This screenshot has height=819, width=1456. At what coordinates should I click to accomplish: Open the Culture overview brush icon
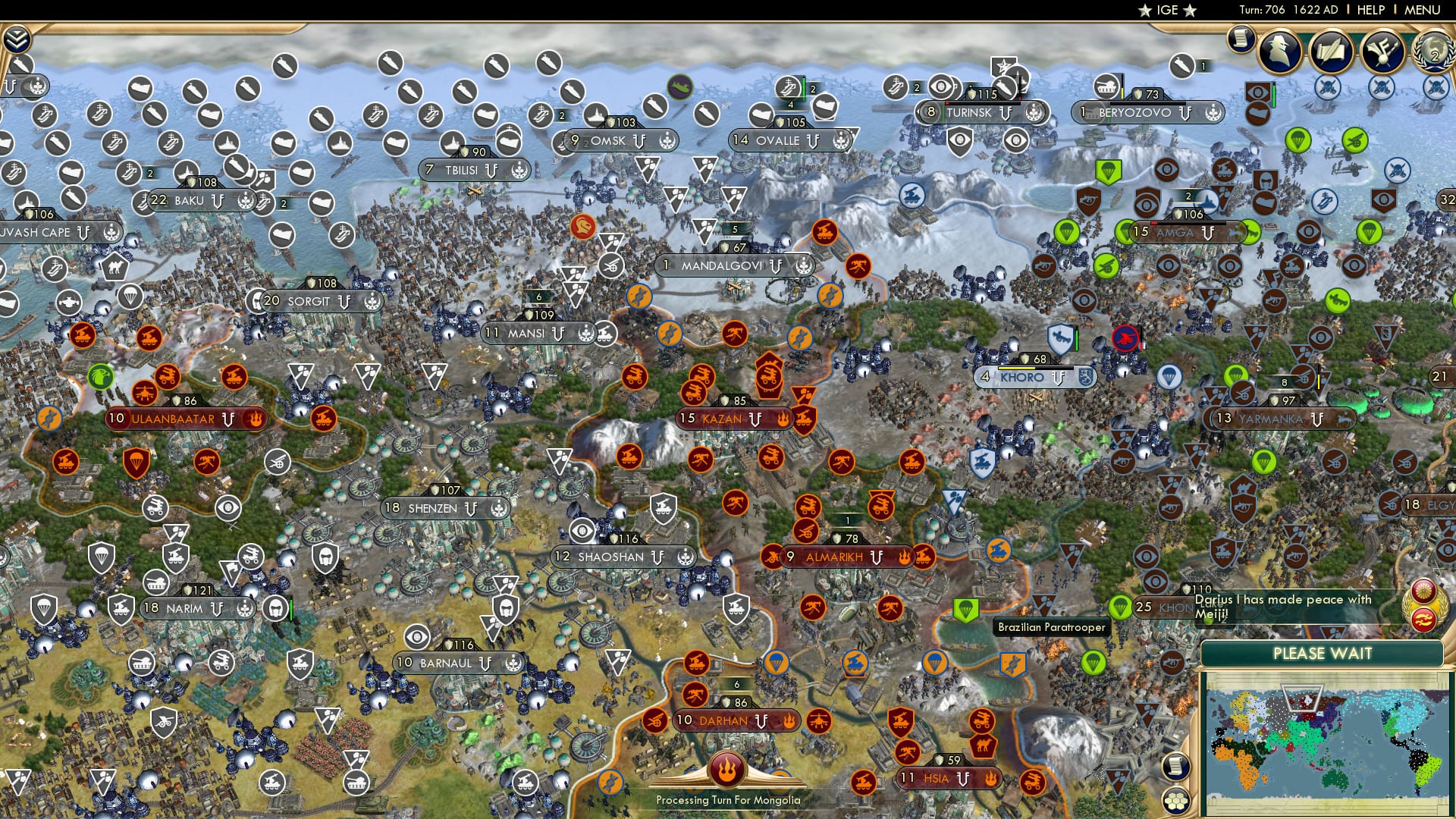(x=1383, y=50)
